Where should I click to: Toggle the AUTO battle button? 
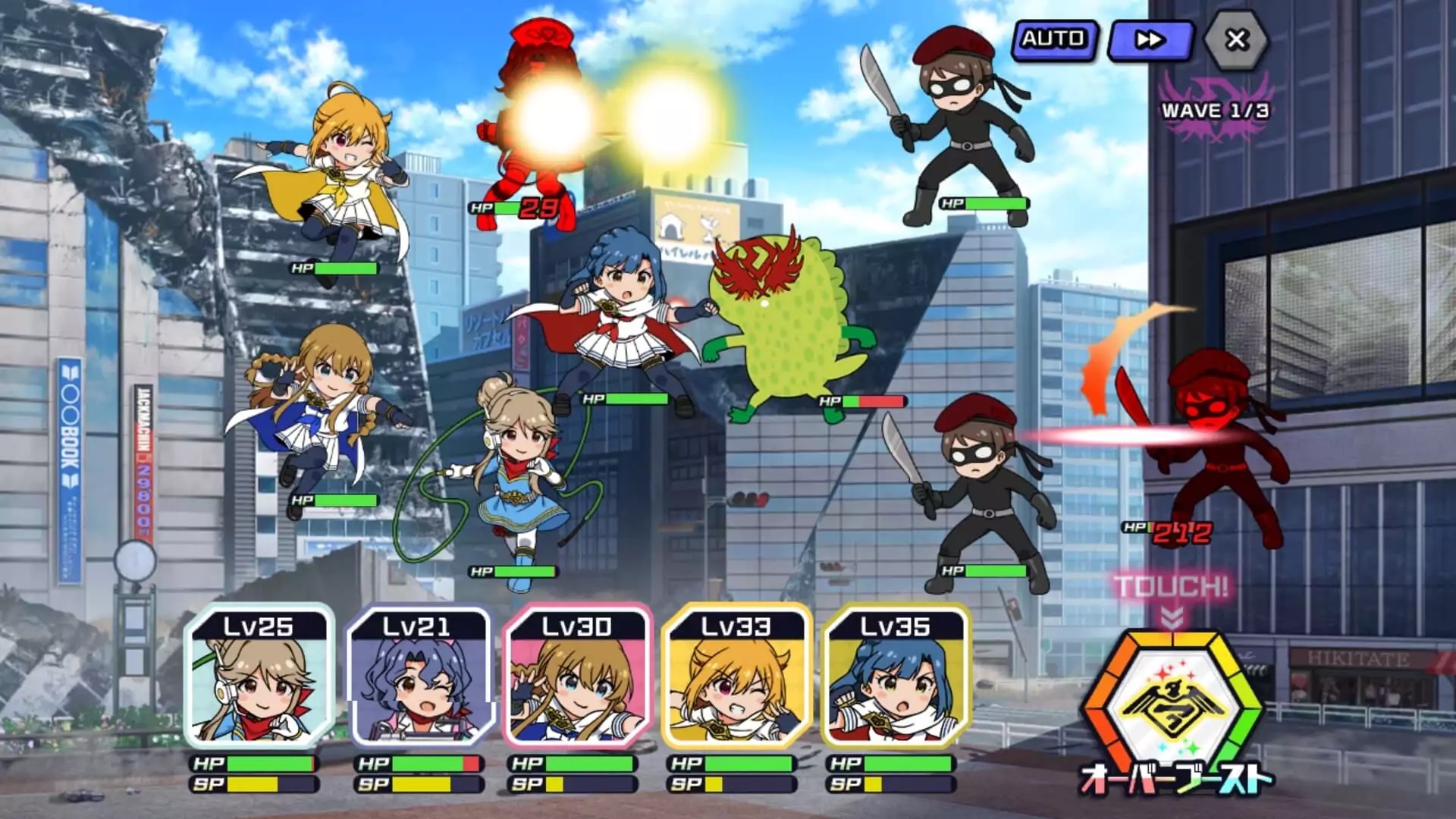(1054, 40)
